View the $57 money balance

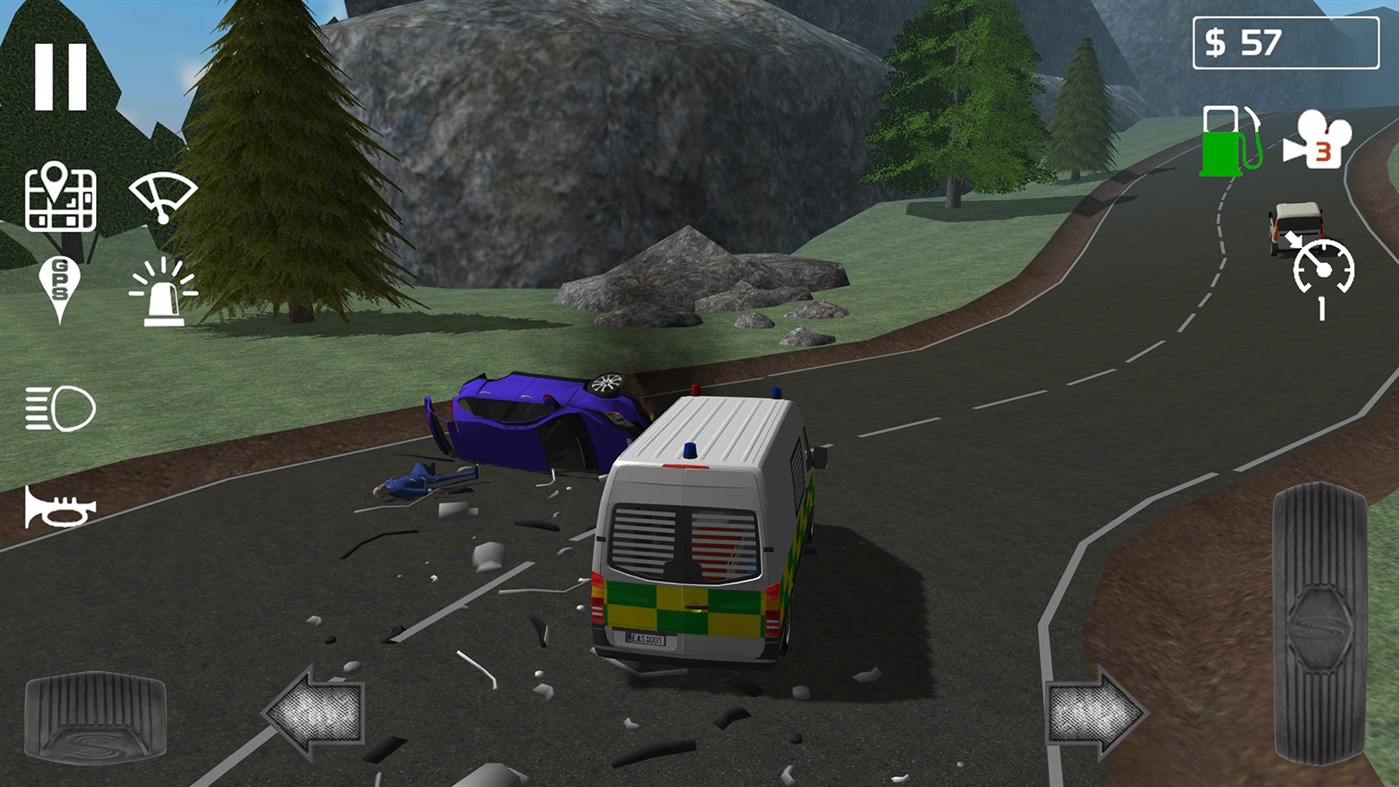click(1284, 42)
